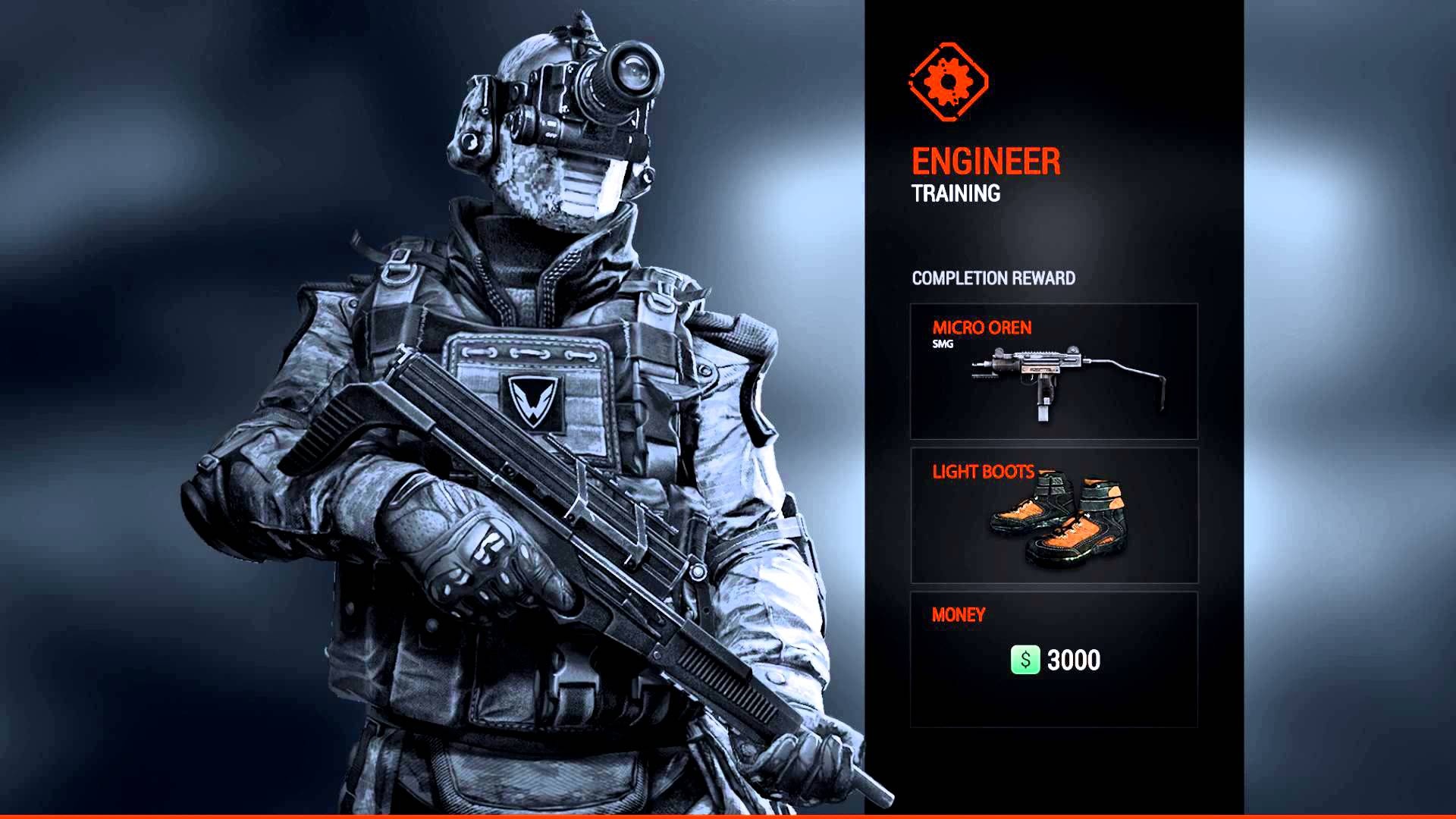The image size is (1456, 819).
Task: Click the orange progress bar at screen bottom
Action: pos(728,815)
